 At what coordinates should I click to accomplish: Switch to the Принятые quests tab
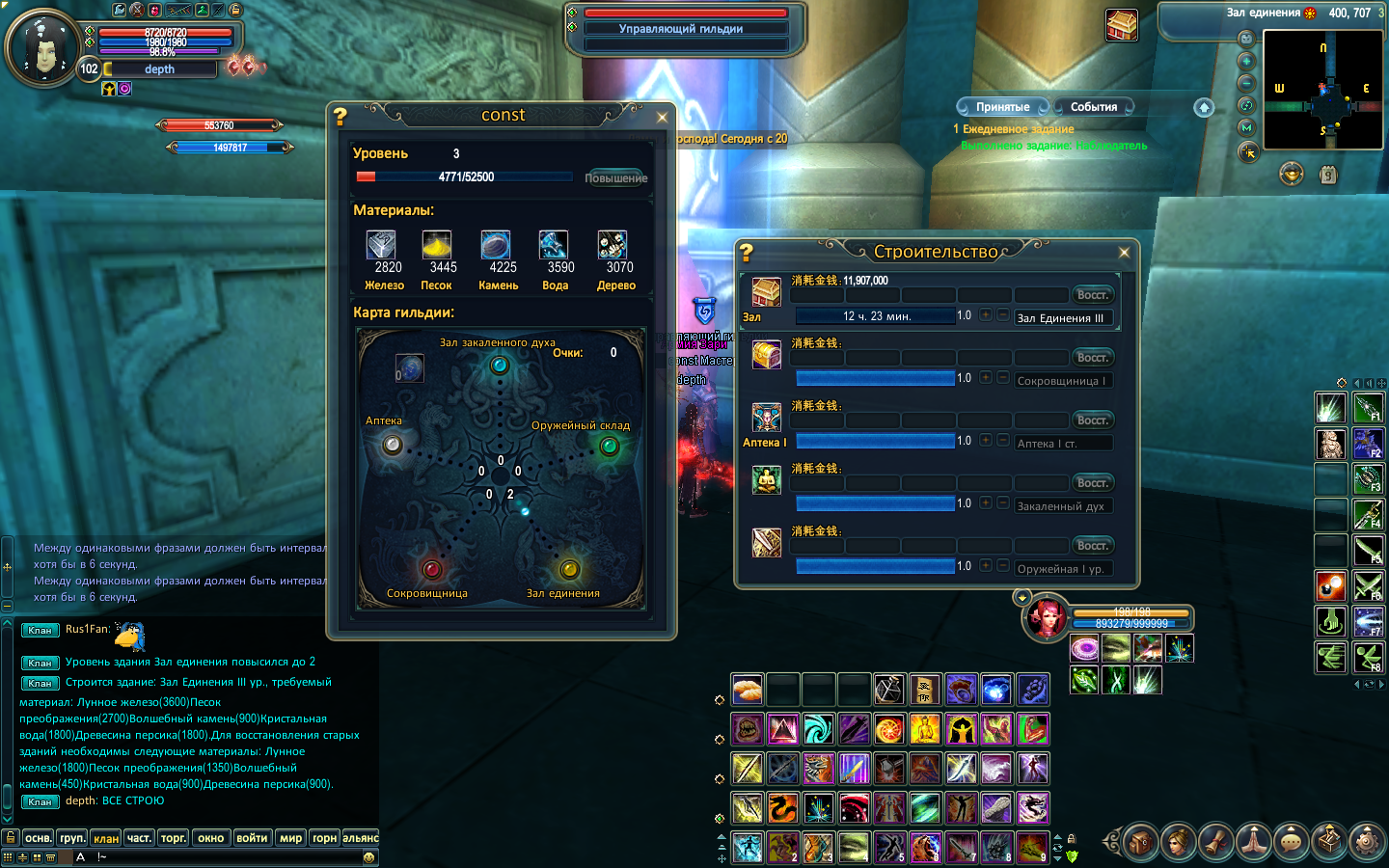click(x=1002, y=107)
